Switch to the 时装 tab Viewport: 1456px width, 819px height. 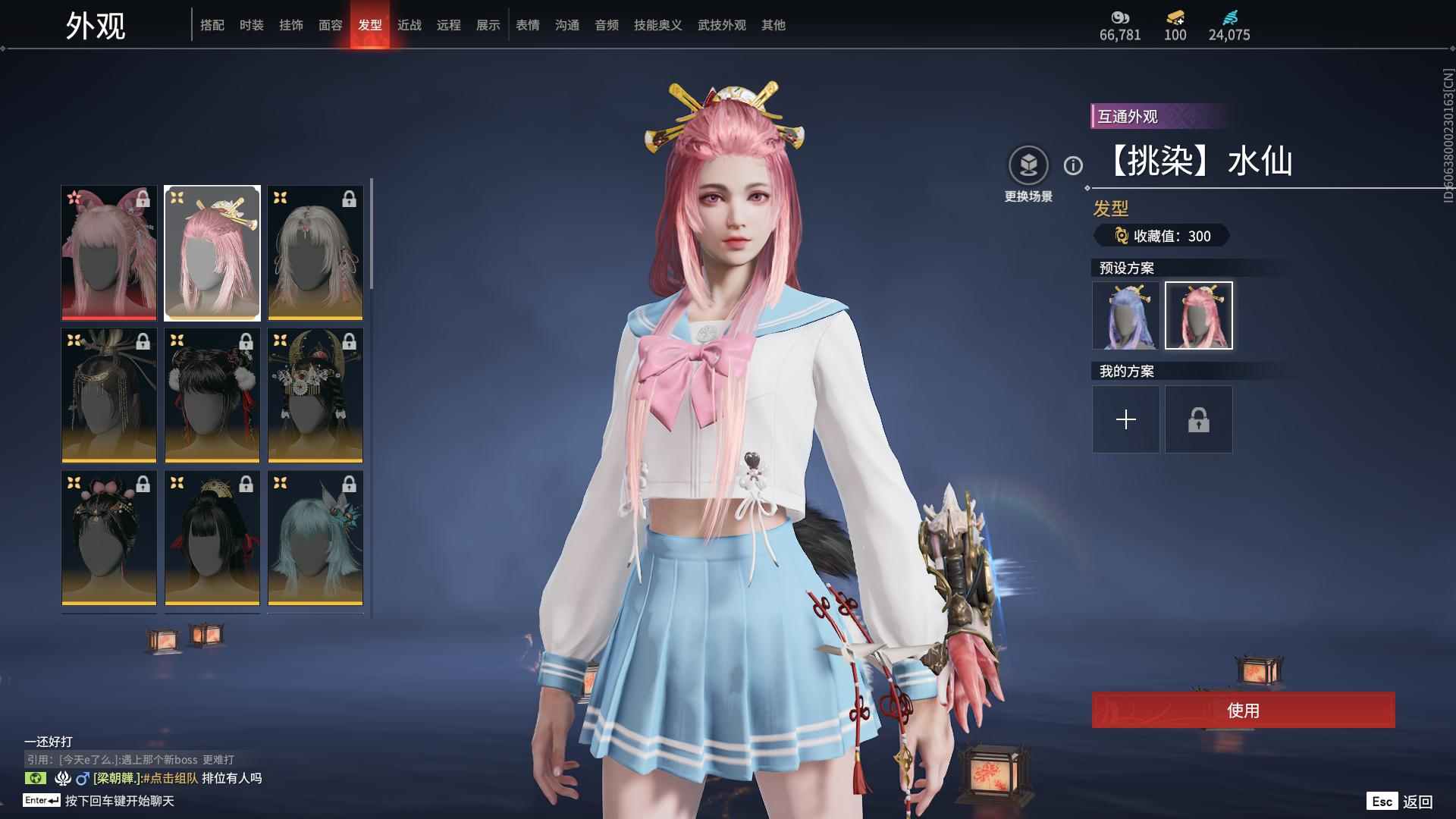[x=251, y=25]
